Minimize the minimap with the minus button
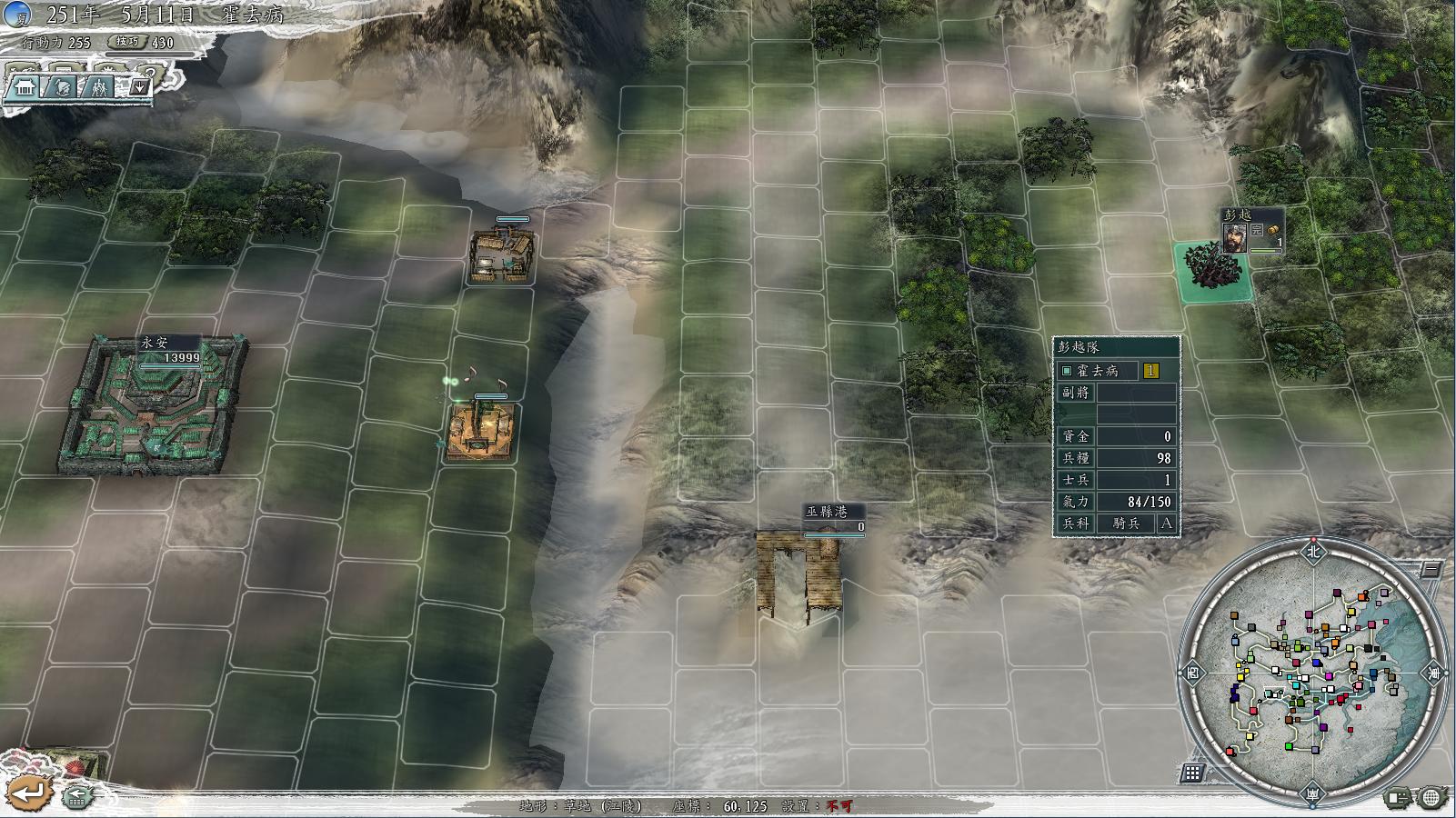1456x818 pixels. [1431, 570]
